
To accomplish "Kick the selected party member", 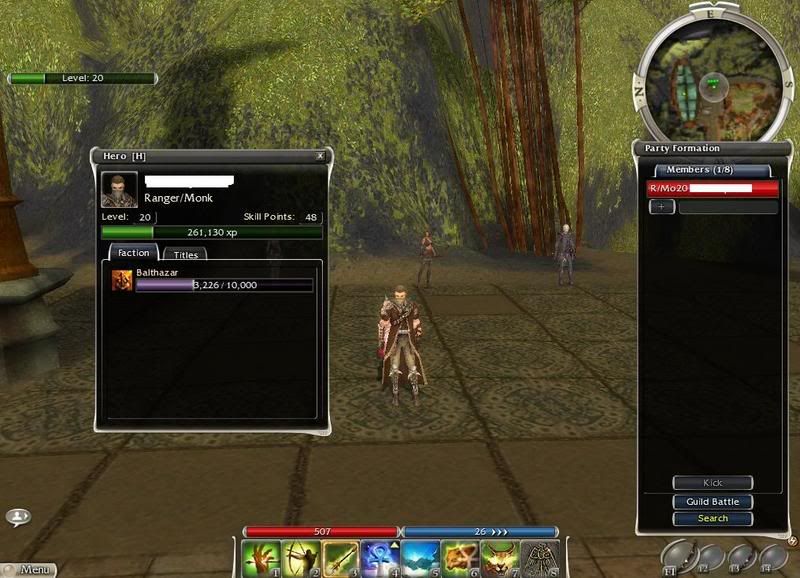I will [x=712, y=483].
